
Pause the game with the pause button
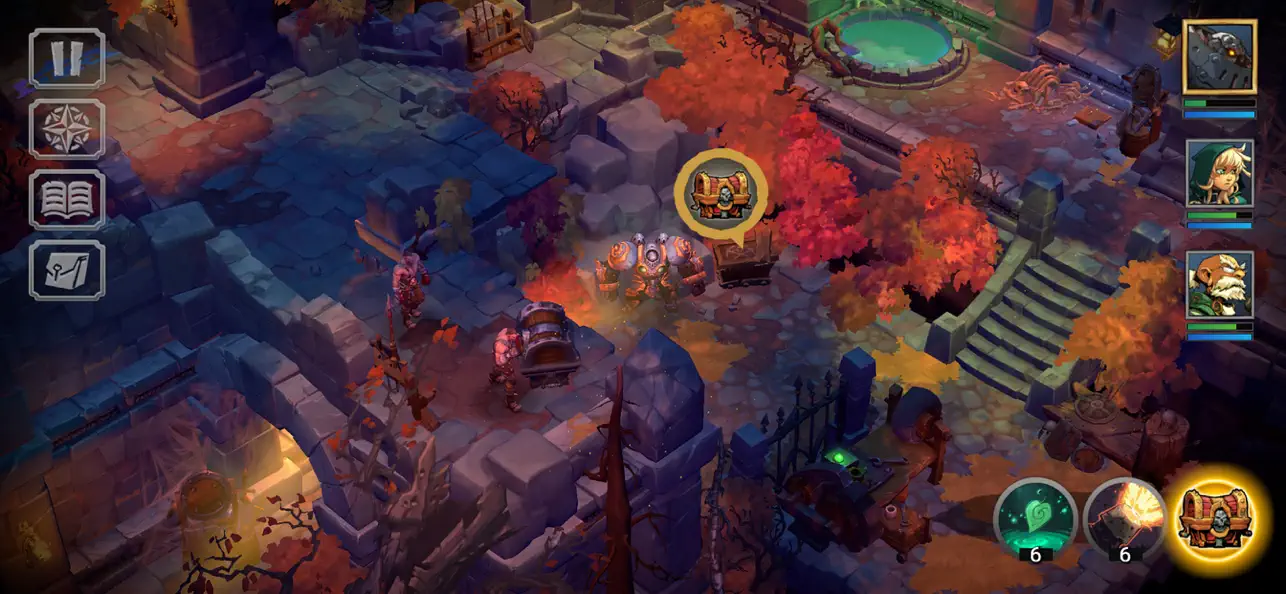pos(67,58)
